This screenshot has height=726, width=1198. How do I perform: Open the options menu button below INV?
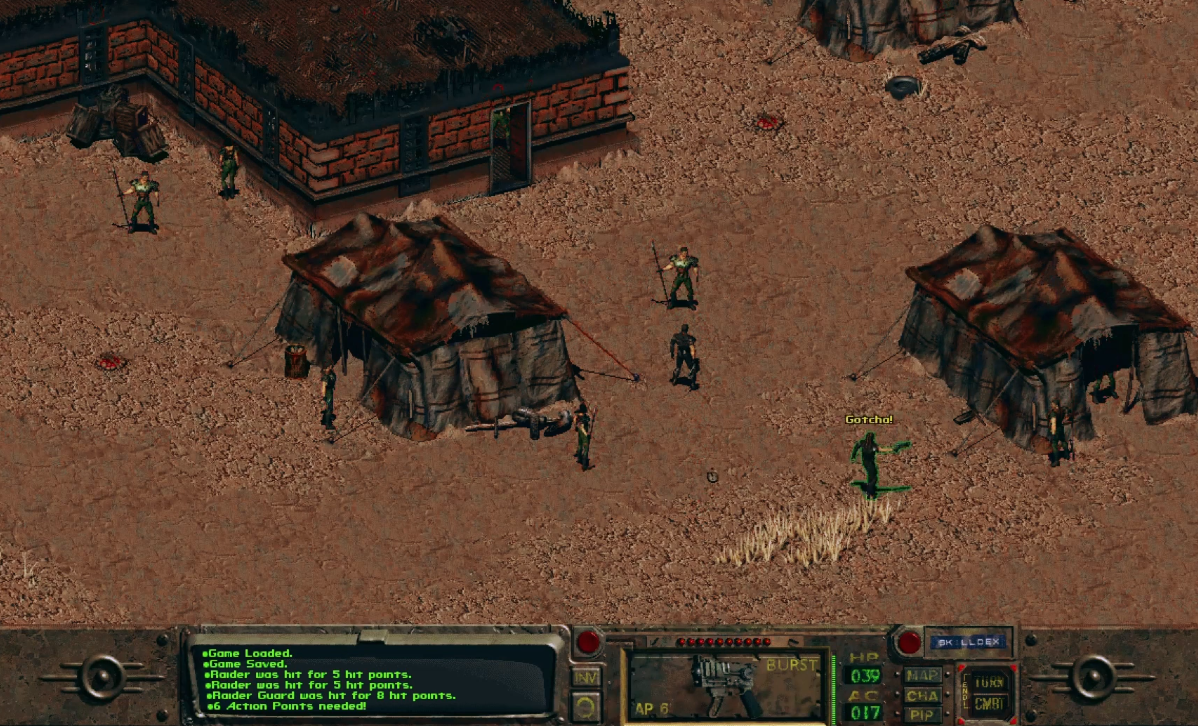586,707
